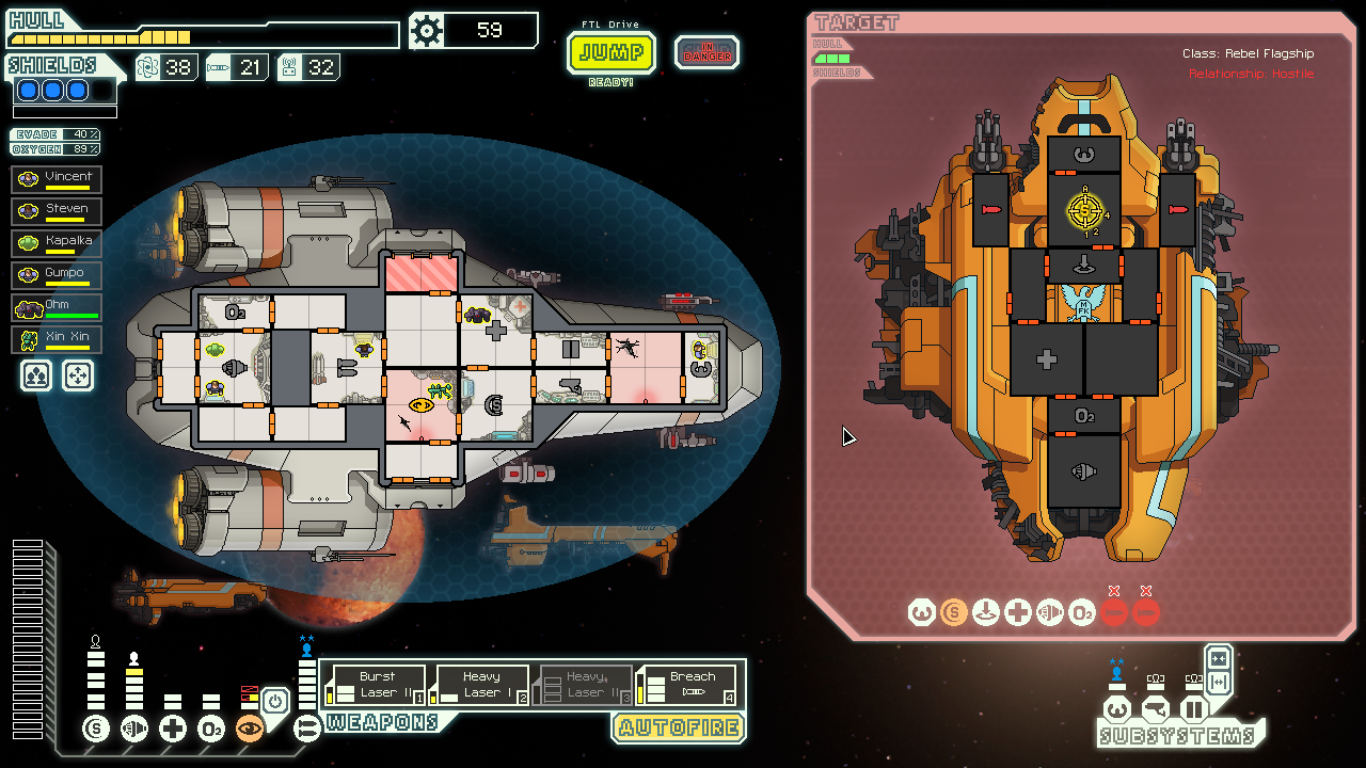Open all doors with the lower door button

pos(1218,683)
